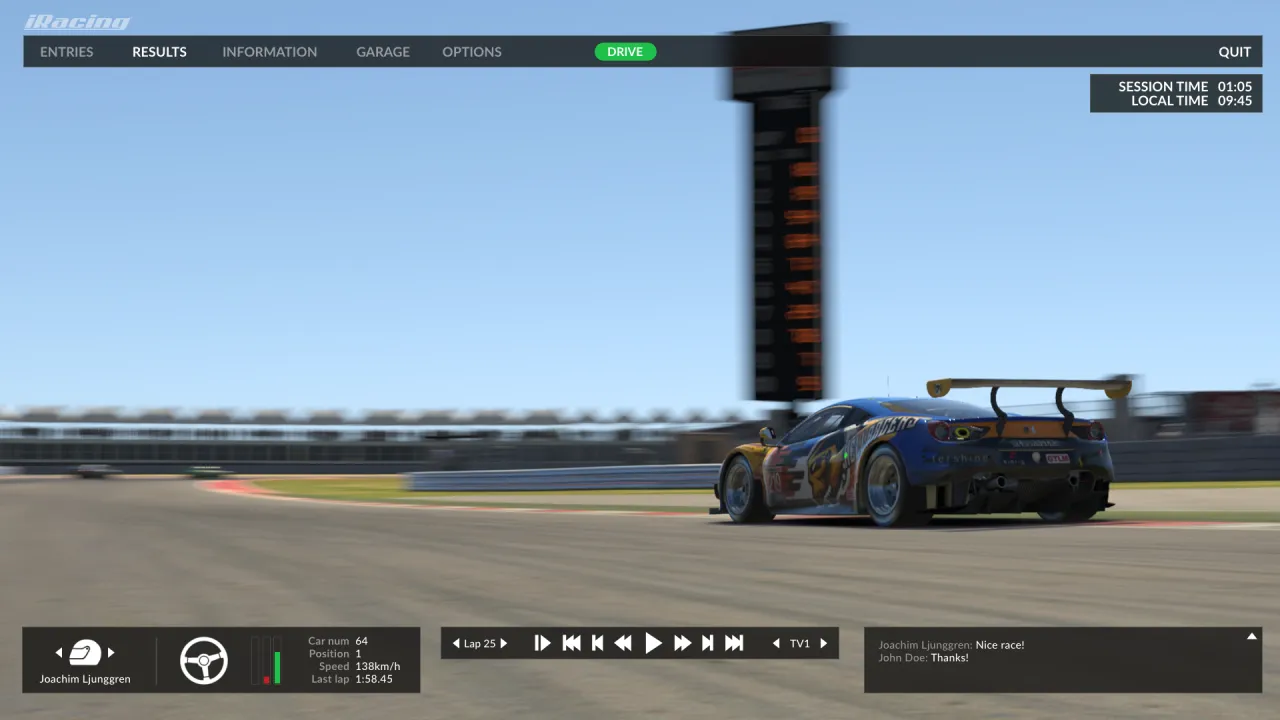
Task: Skip to the replay end
Action: 734,643
